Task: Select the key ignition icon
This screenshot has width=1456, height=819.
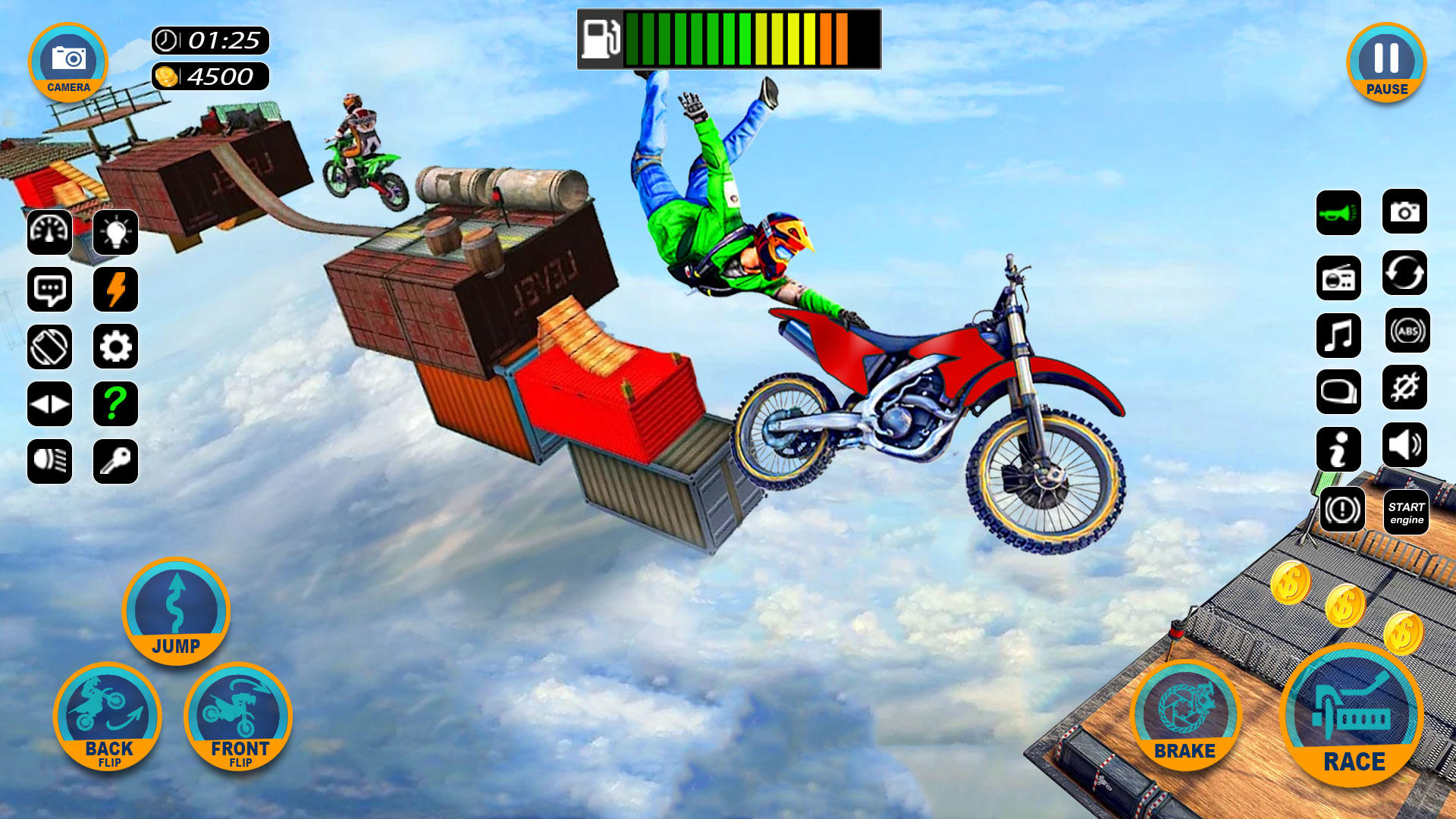Action: (x=115, y=461)
